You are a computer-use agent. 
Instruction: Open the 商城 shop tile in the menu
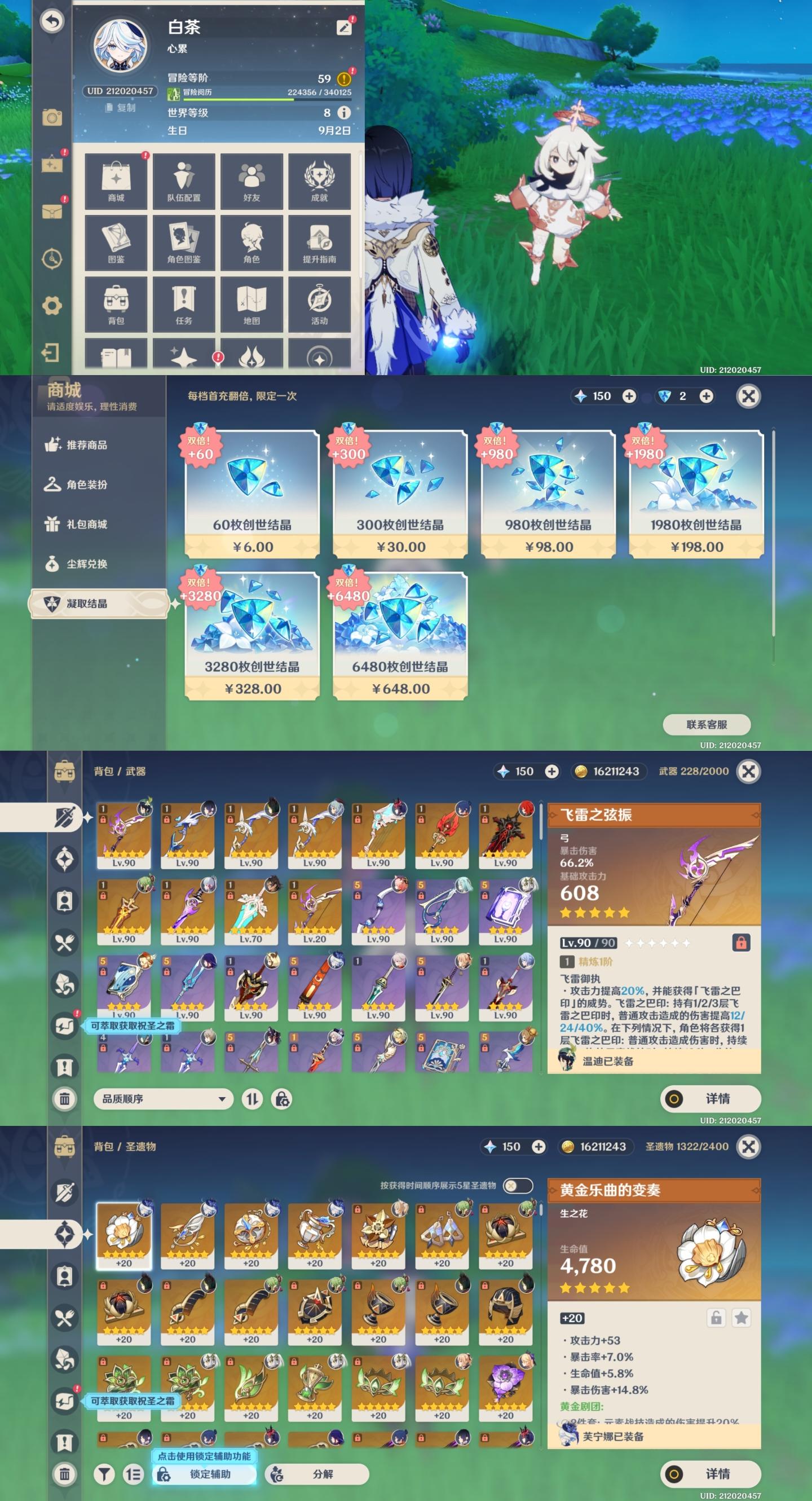116,181
